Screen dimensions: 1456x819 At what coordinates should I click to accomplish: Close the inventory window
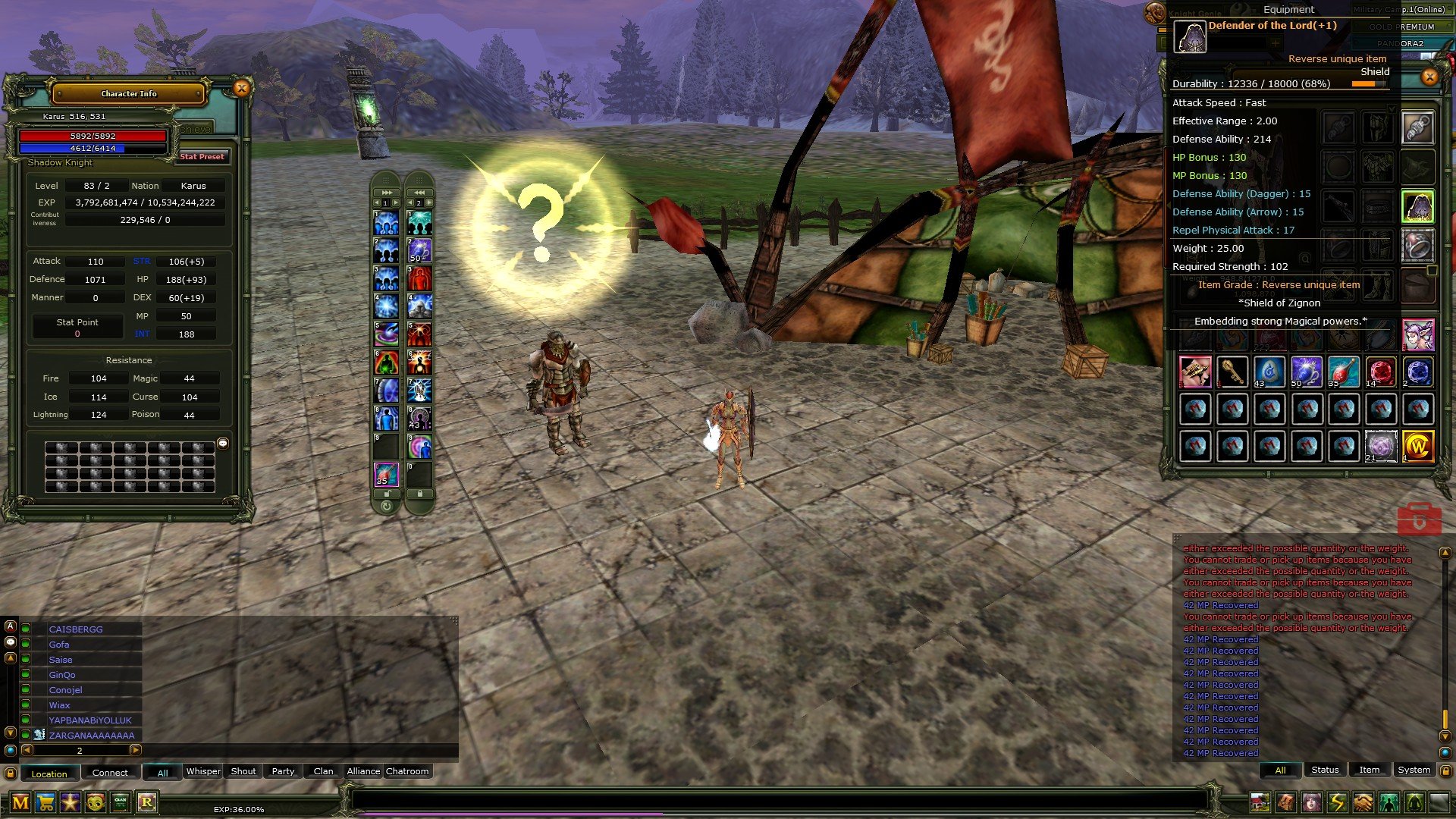click(x=1429, y=77)
